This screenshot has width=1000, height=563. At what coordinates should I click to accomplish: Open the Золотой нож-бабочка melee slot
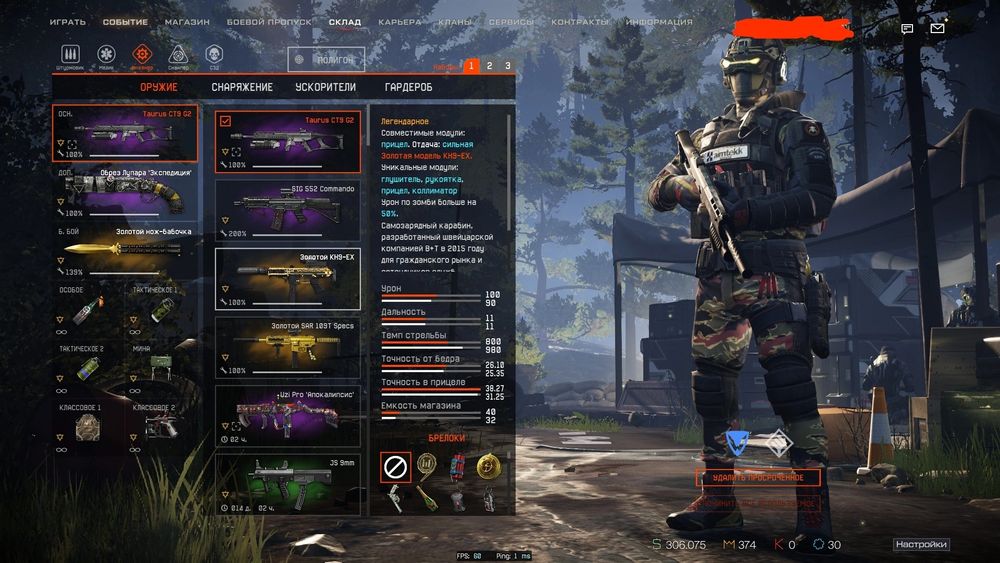[124, 252]
